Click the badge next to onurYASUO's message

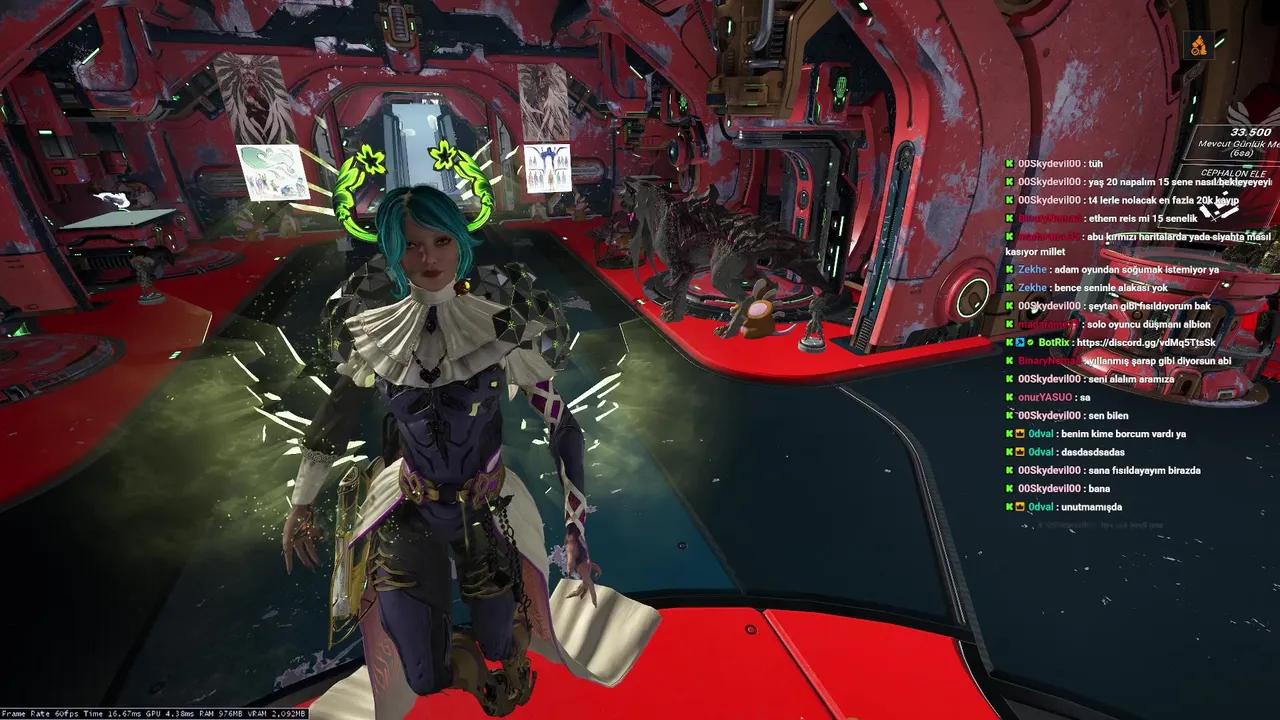coord(1009,397)
